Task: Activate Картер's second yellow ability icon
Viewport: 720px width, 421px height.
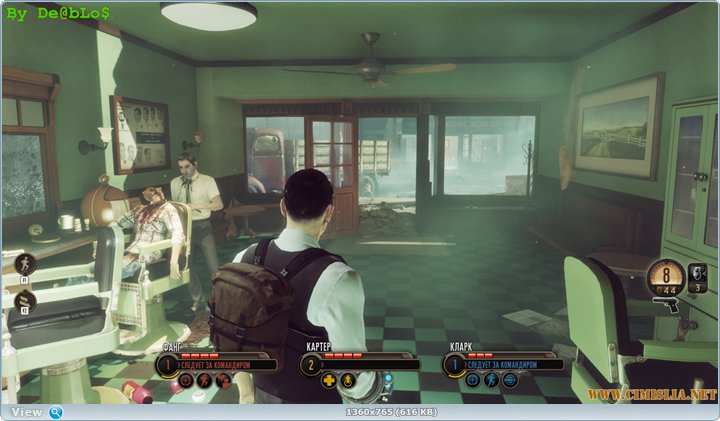Action: [x=346, y=380]
